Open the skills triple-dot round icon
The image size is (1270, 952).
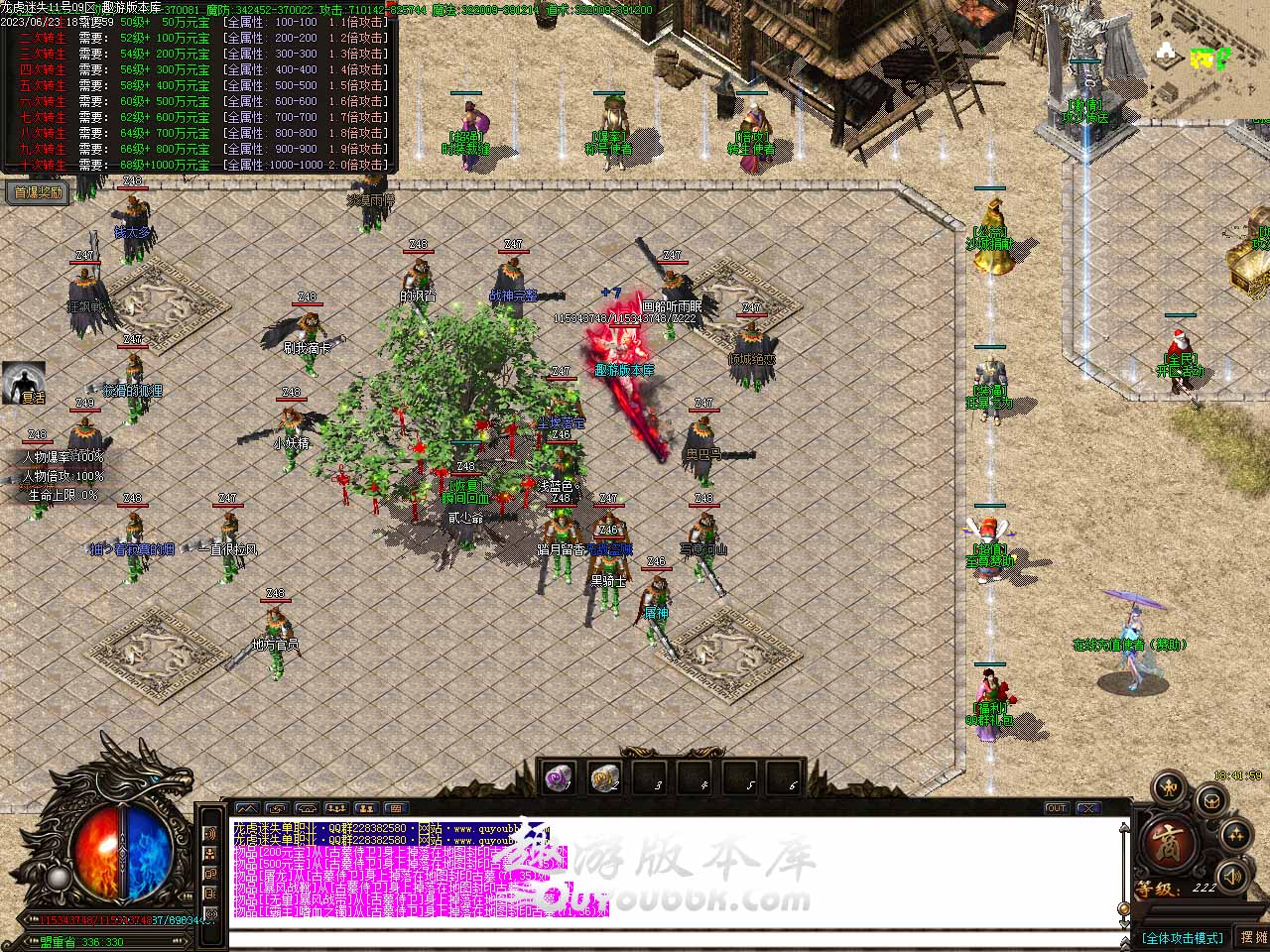tap(1238, 835)
